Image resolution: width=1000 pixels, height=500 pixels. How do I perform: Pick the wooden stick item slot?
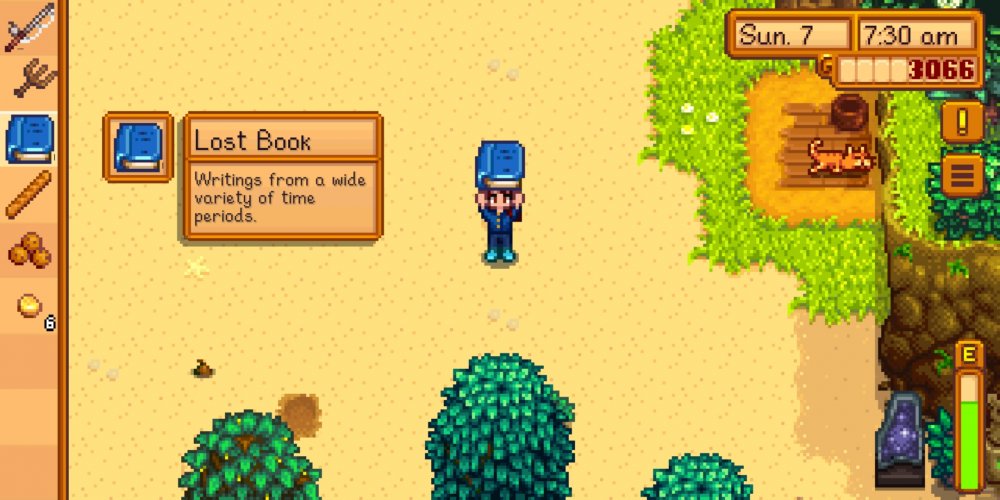click(x=28, y=194)
